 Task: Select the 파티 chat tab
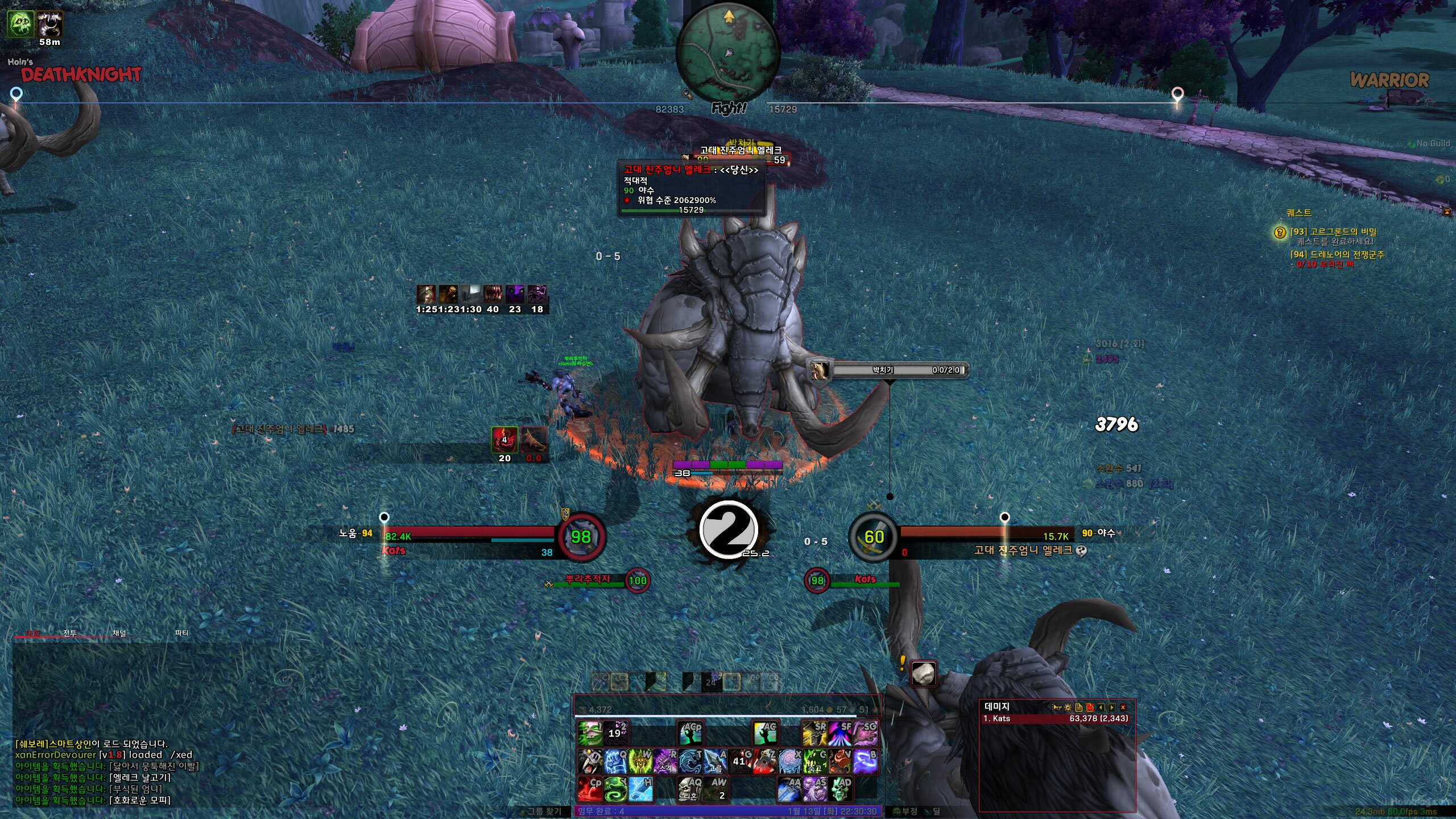pyautogui.click(x=181, y=633)
